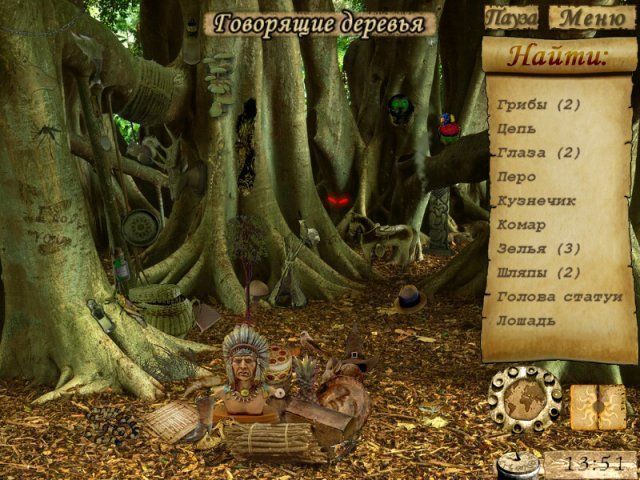640x480 pixels.
Task: Open the world globe ring icon
Action: click(524, 400)
